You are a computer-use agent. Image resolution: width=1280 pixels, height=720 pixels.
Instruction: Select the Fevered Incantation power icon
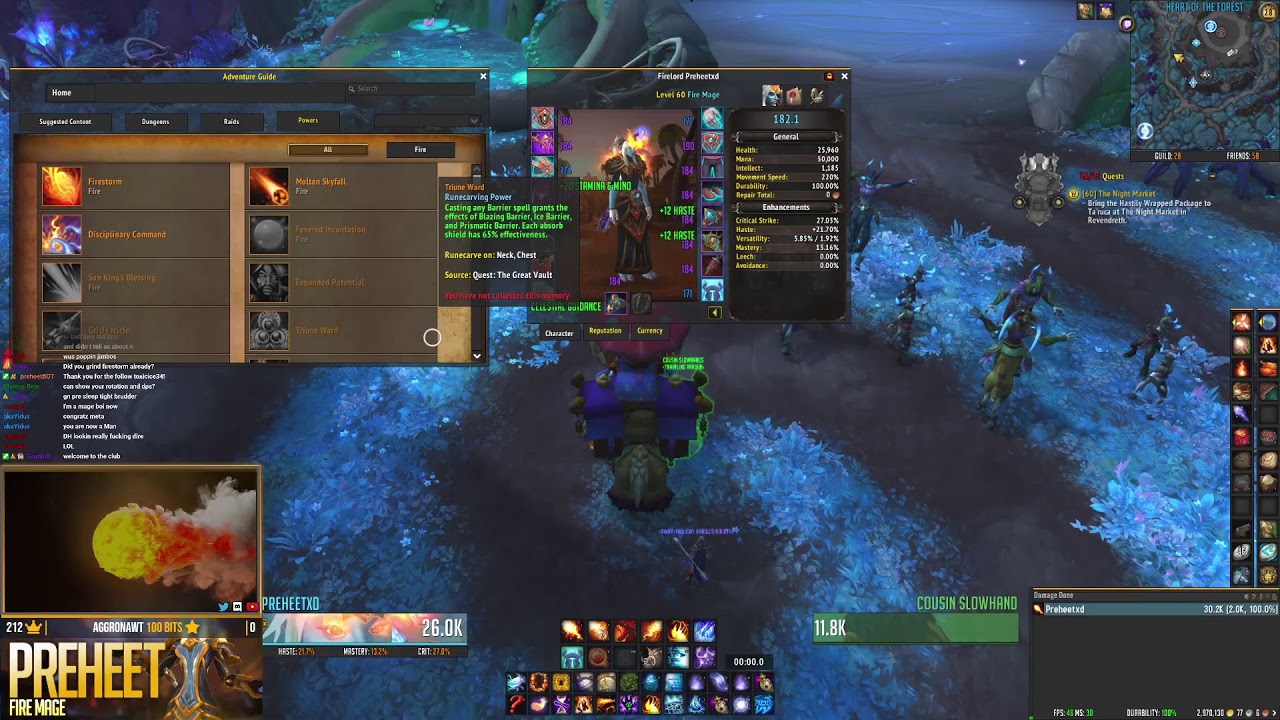268,234
